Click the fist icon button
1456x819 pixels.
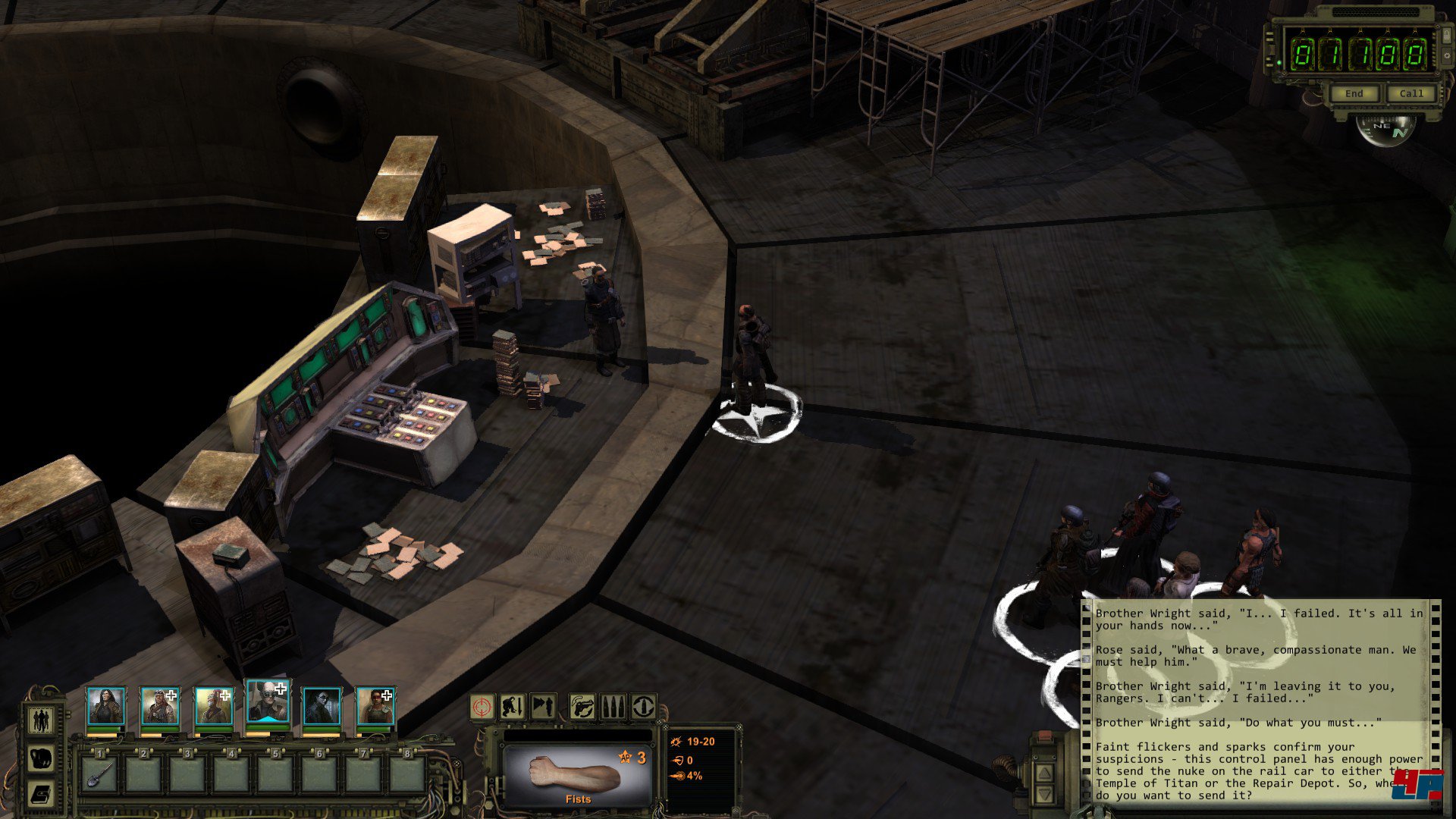click(41, 757)
